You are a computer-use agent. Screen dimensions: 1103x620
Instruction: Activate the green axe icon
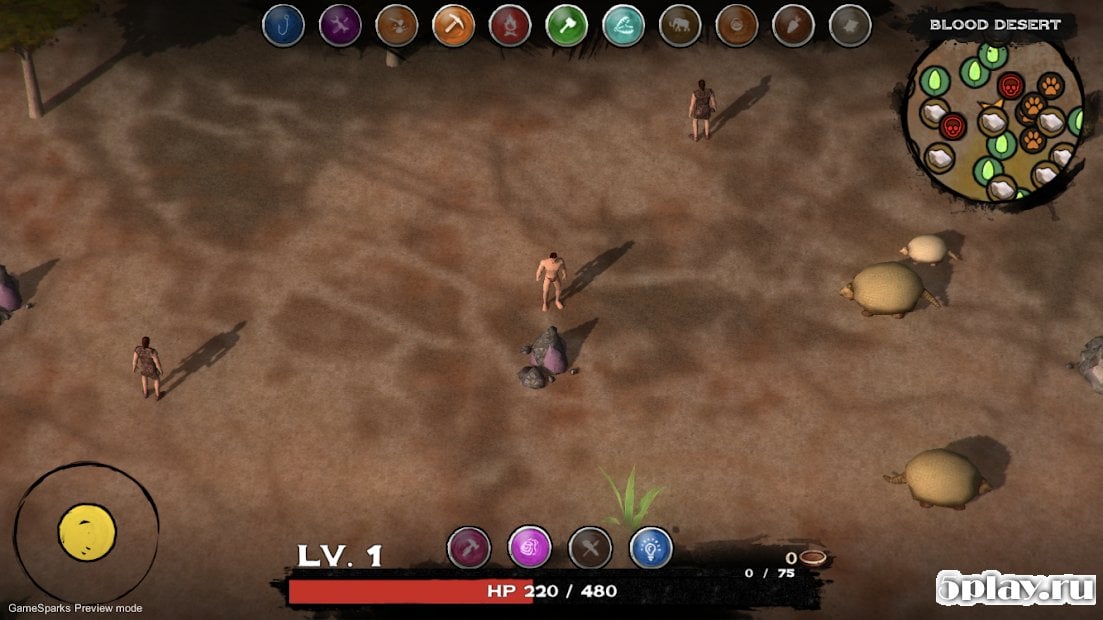tap(567, 25)
